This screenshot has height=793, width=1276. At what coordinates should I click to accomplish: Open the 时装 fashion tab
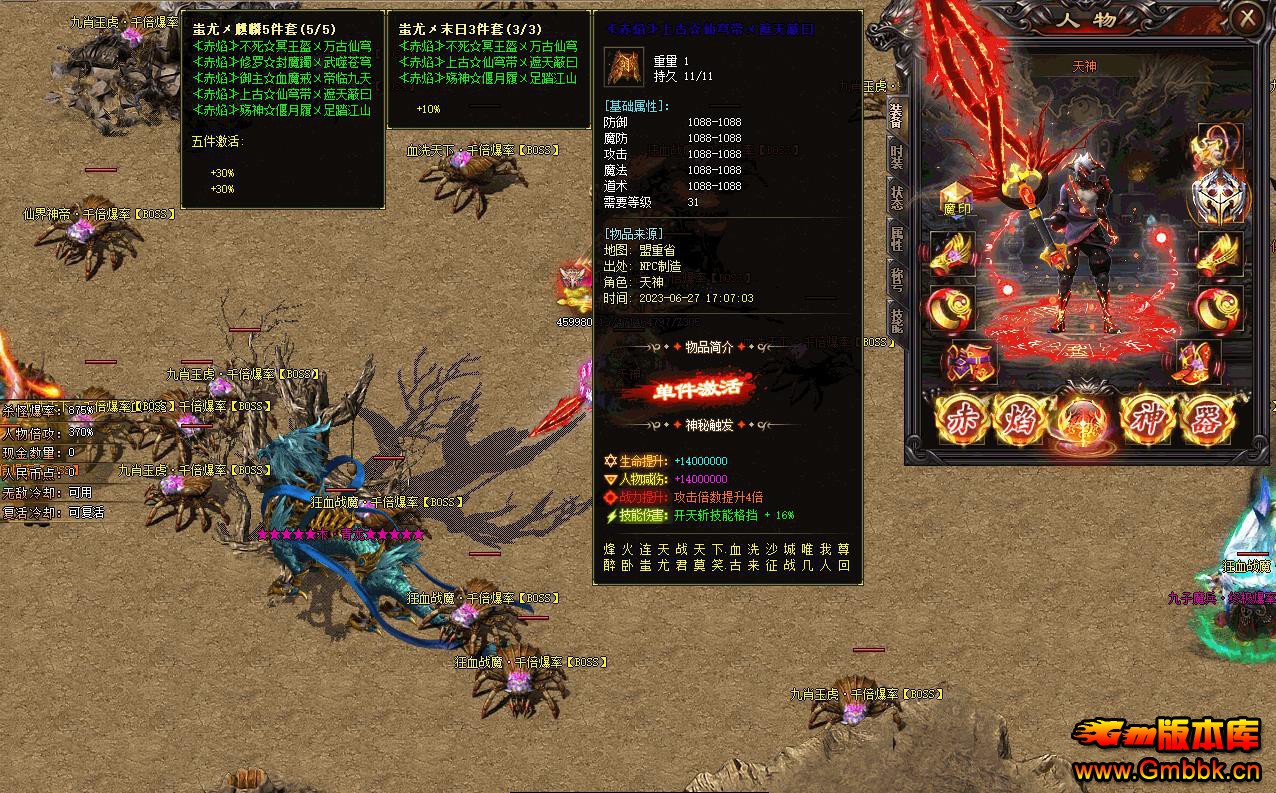tap(896, 157)
